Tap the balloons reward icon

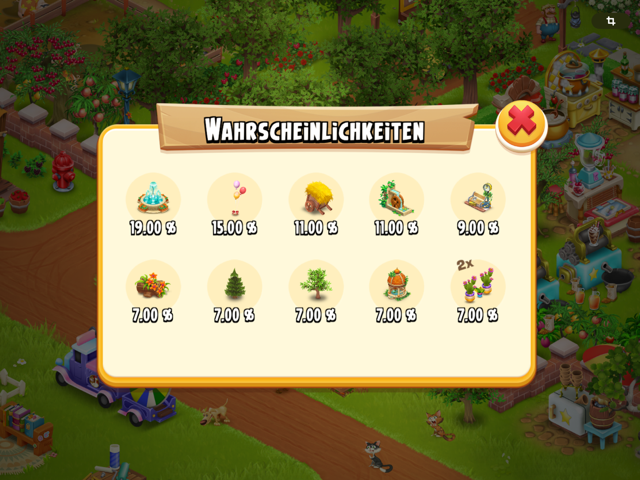pos(235,198)
